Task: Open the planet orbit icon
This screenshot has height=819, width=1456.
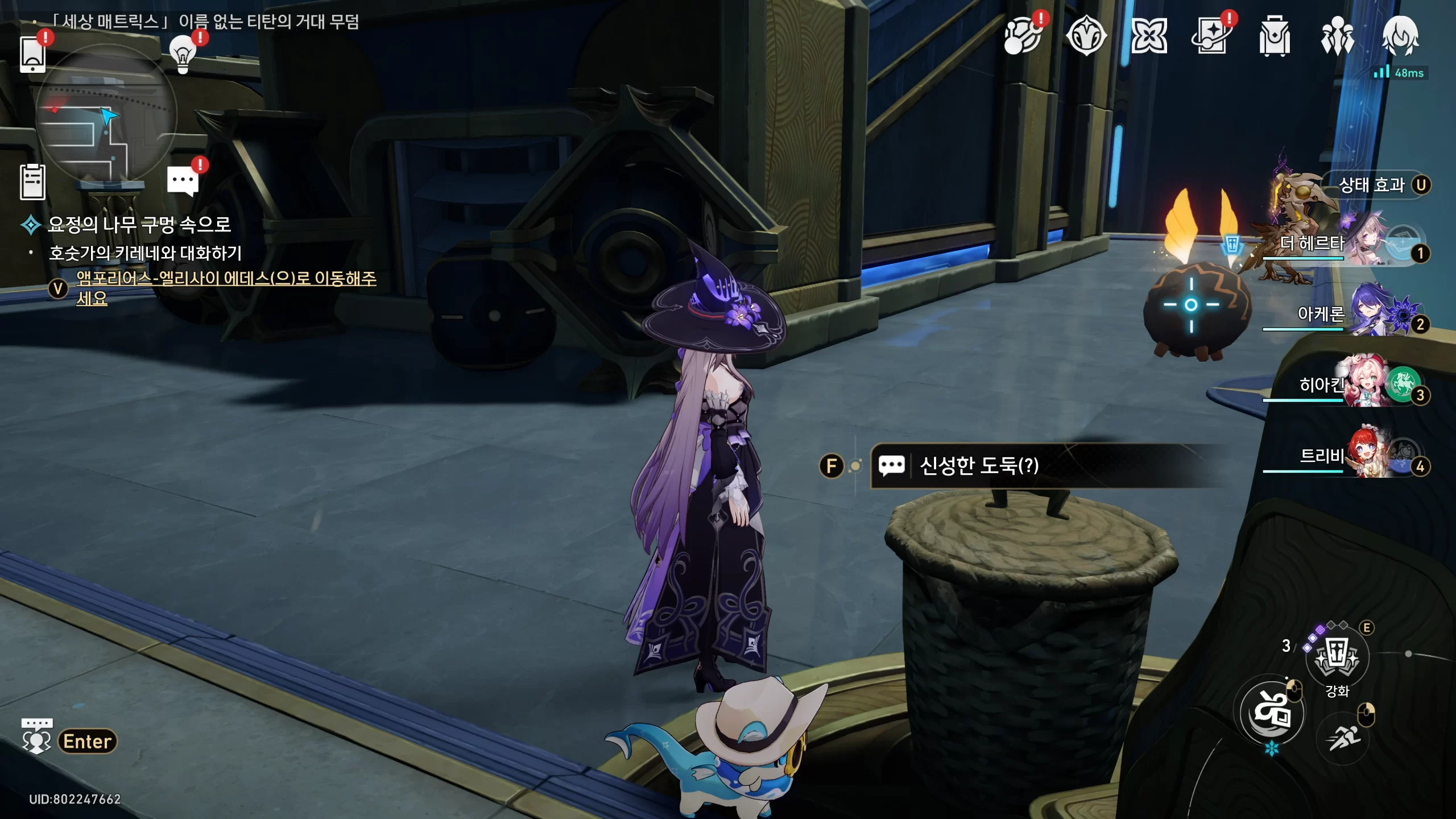Action: click(x=1022, y=36)
